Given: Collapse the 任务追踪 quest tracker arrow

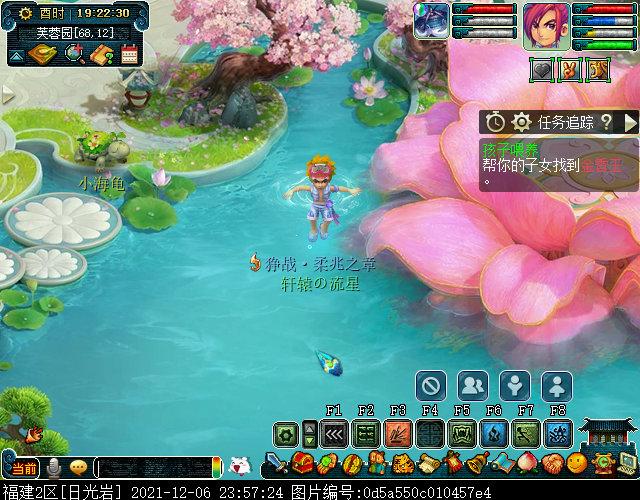Looking at the screenshot, I should [x=630, y=122].
